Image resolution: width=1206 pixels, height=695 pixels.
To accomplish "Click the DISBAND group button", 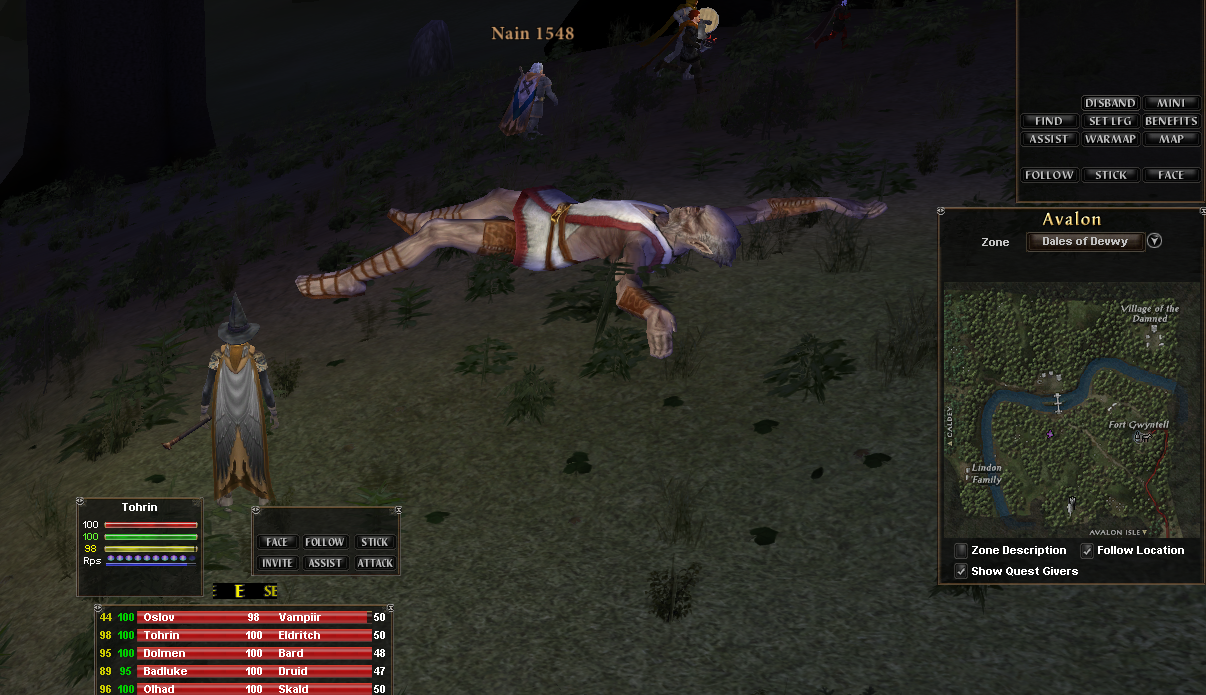I will point(1110,103).
